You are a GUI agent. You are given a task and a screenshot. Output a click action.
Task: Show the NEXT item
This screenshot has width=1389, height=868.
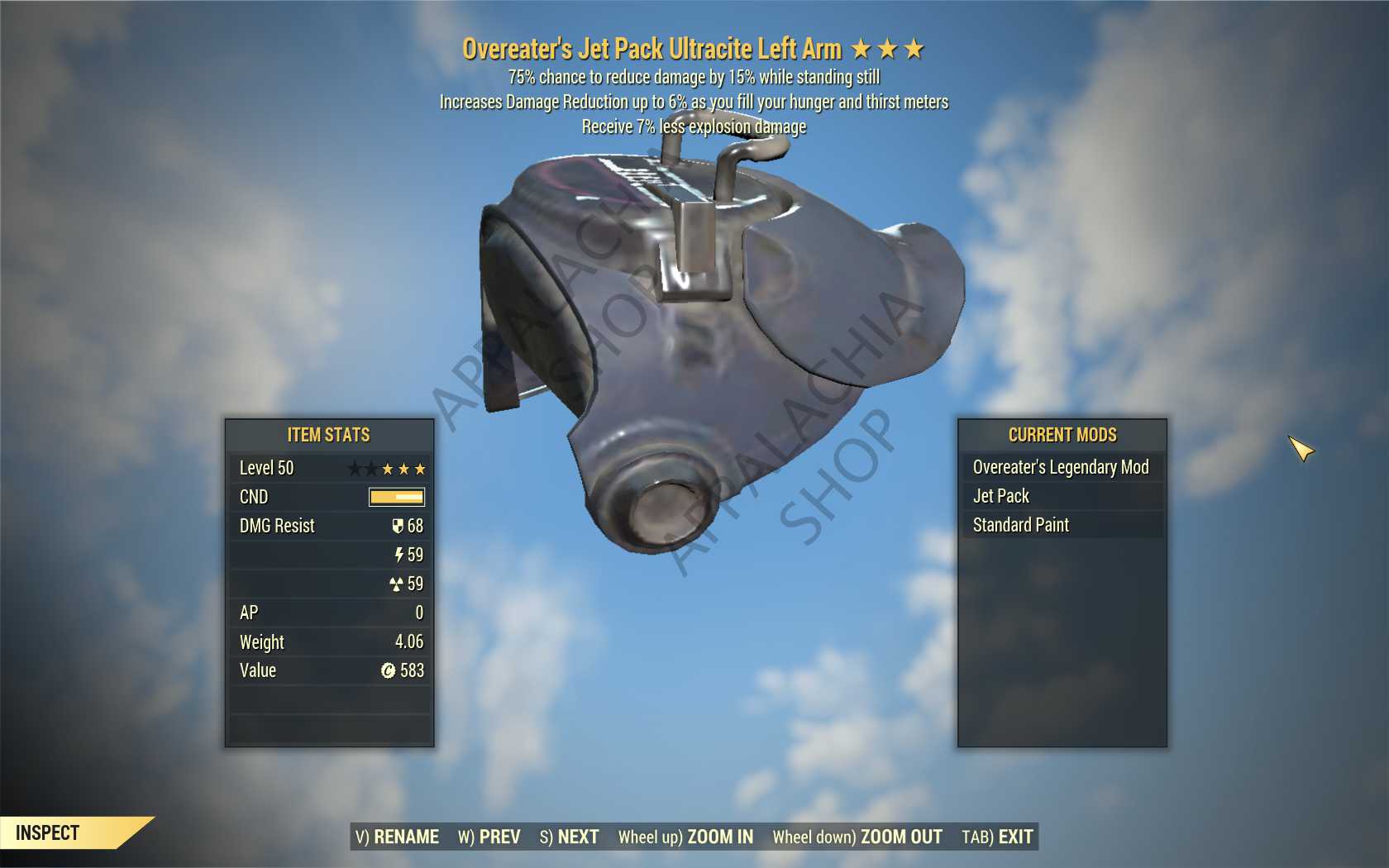[x=569, y=837]
